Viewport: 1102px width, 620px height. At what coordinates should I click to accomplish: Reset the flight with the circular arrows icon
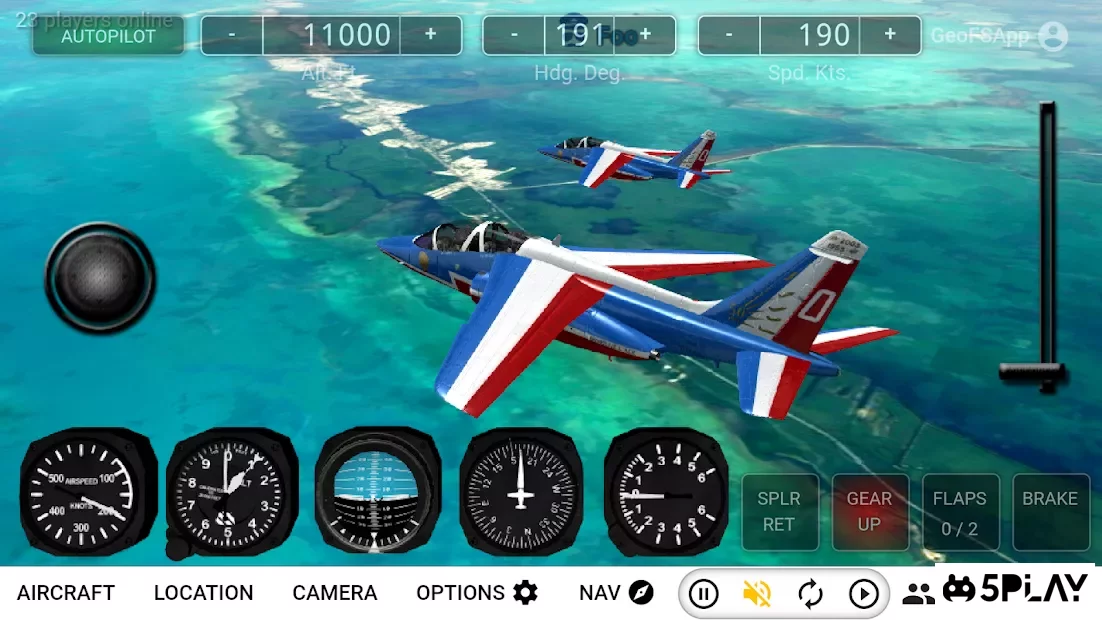click(x=810, y=594)
